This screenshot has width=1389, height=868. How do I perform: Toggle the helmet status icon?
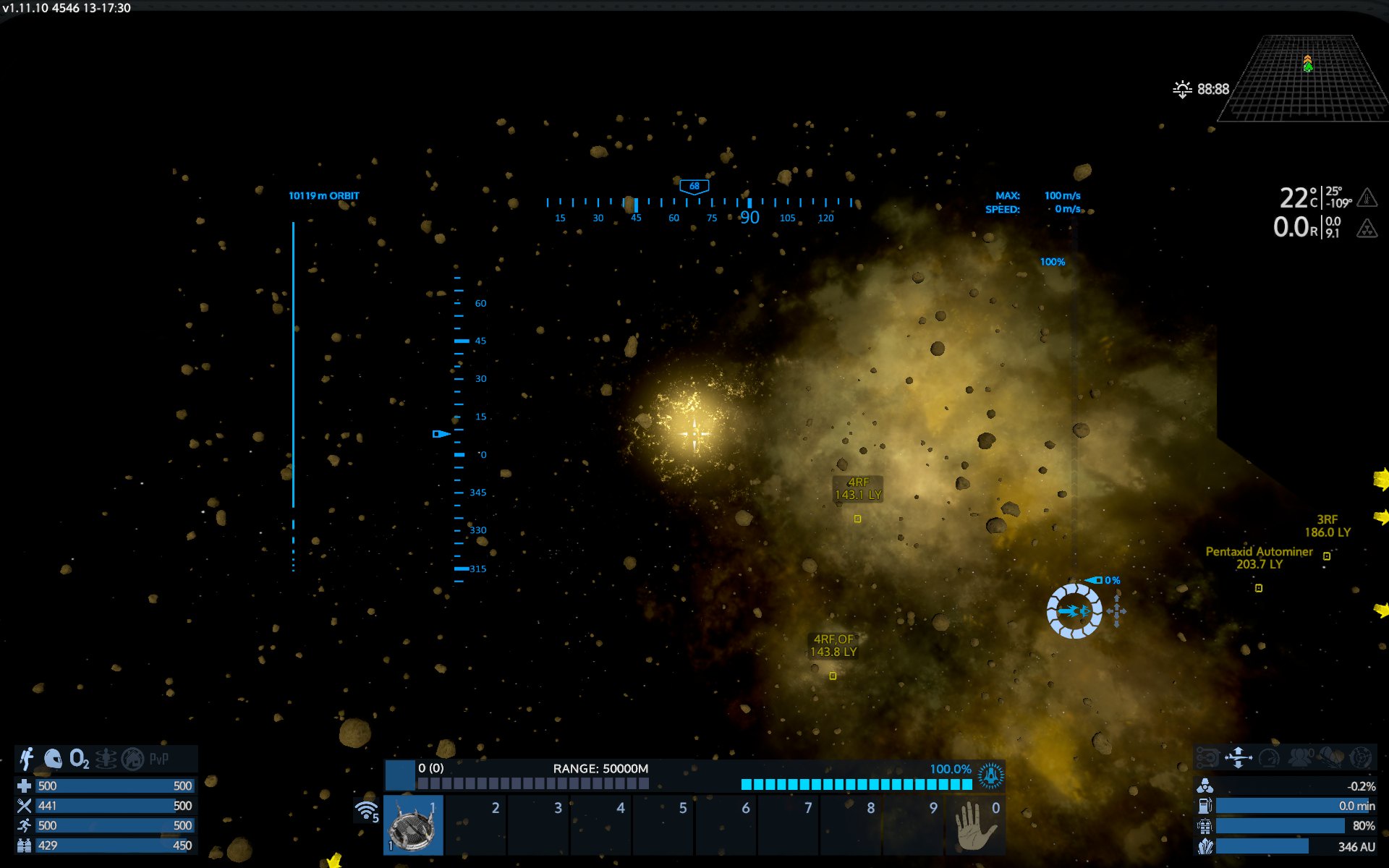coord(53,759)
